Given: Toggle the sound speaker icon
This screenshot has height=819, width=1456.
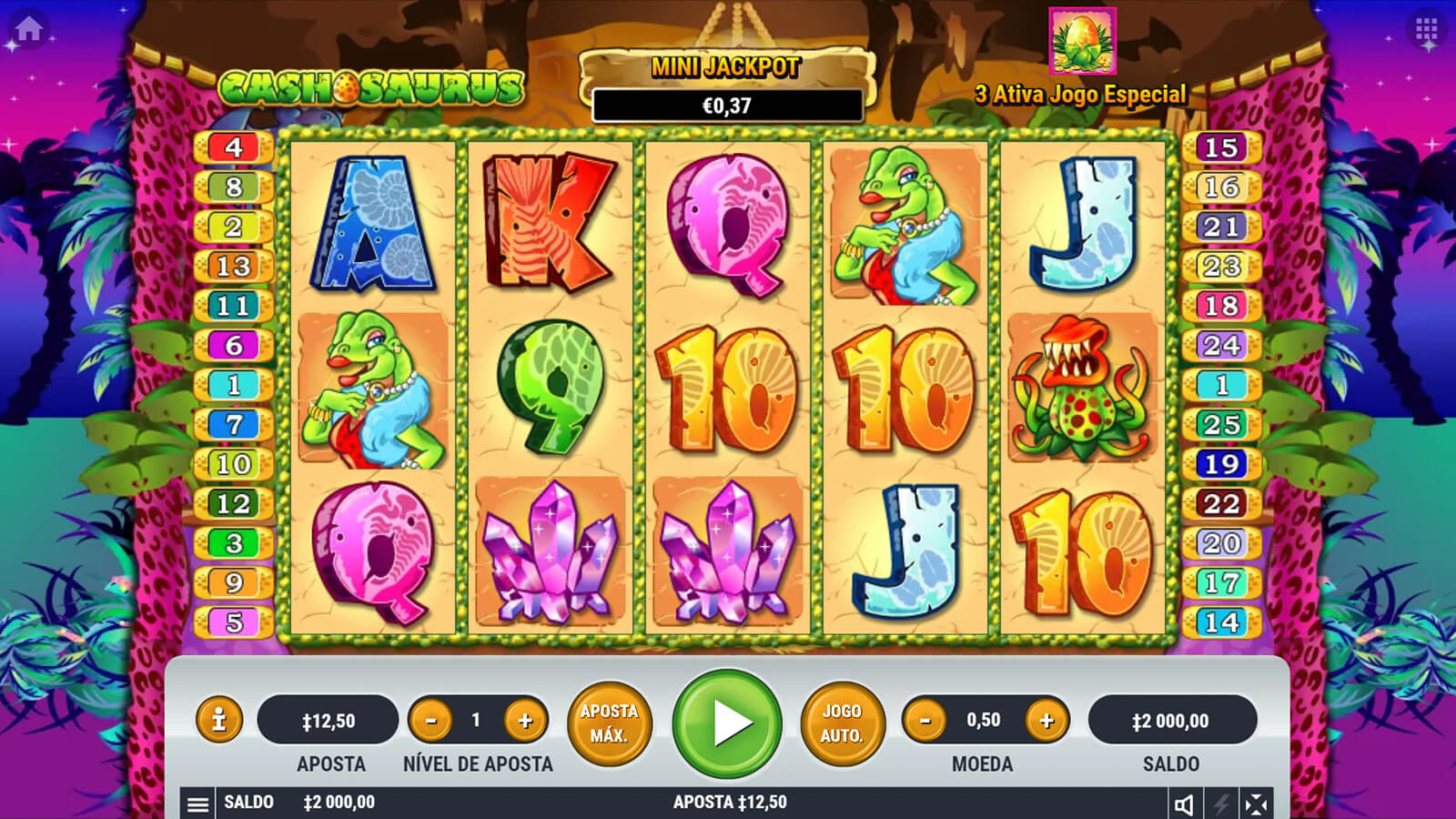Looking at the screenshot, I should (x=1184, y=804).
